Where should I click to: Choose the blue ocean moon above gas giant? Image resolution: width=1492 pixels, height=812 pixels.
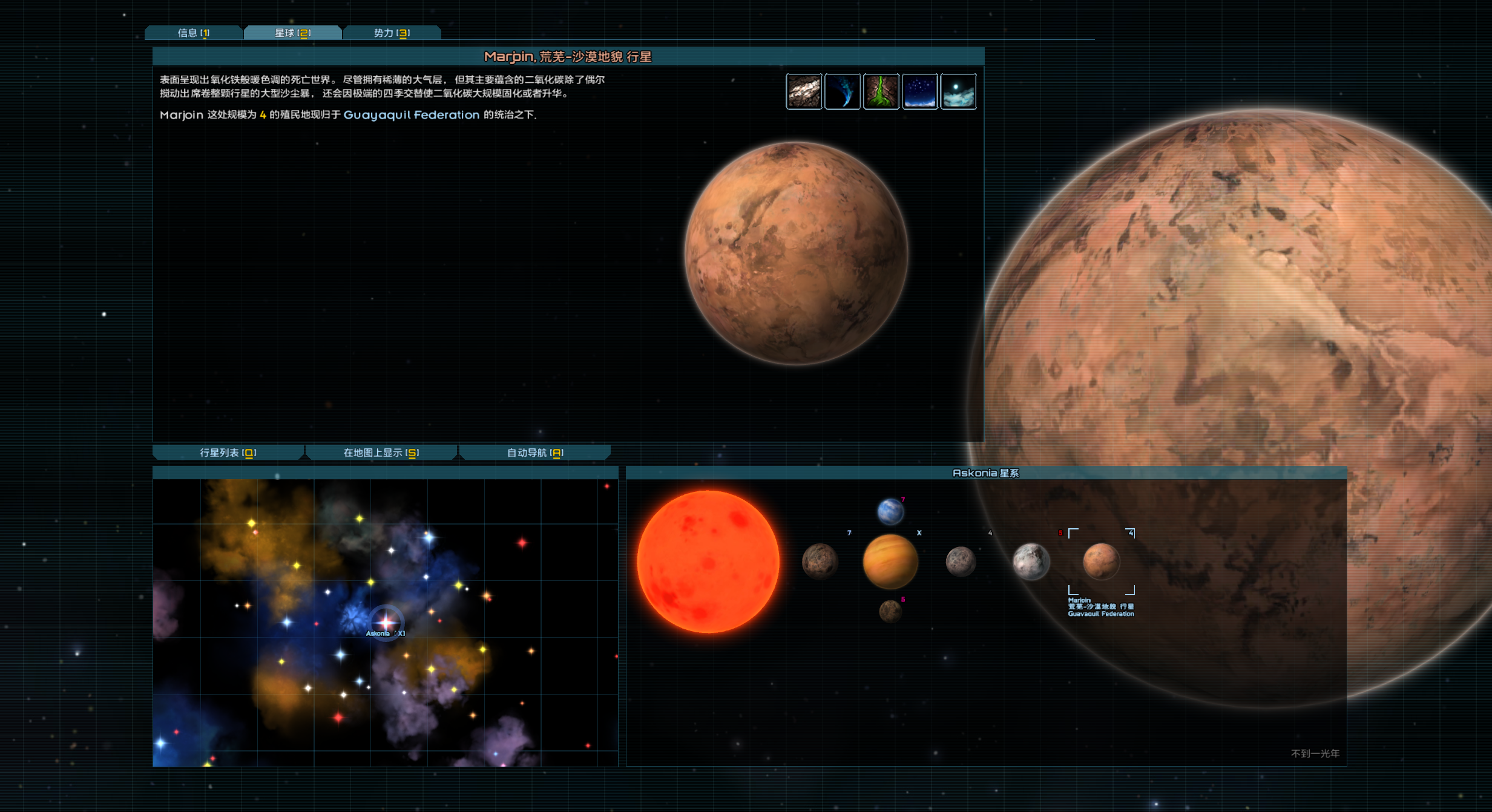pyautogui.click(x=890, y=512)
